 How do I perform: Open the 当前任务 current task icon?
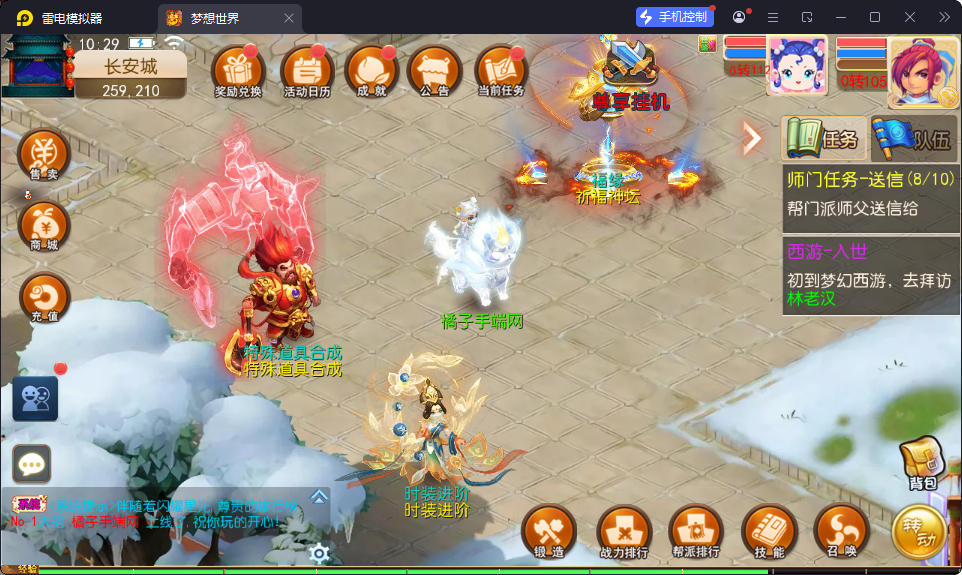pyautogui.click(x=500, y=71)
